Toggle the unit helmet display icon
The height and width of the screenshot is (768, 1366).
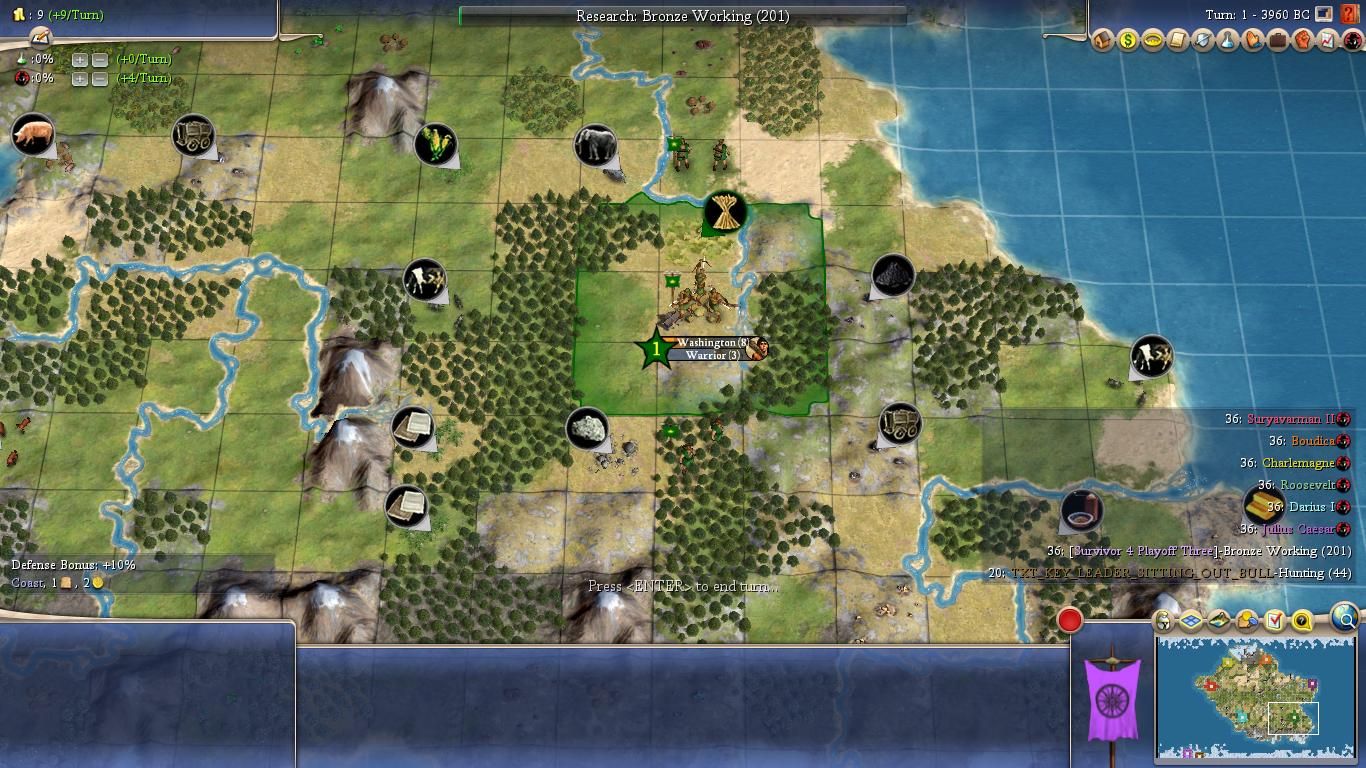coord(1163,621)
